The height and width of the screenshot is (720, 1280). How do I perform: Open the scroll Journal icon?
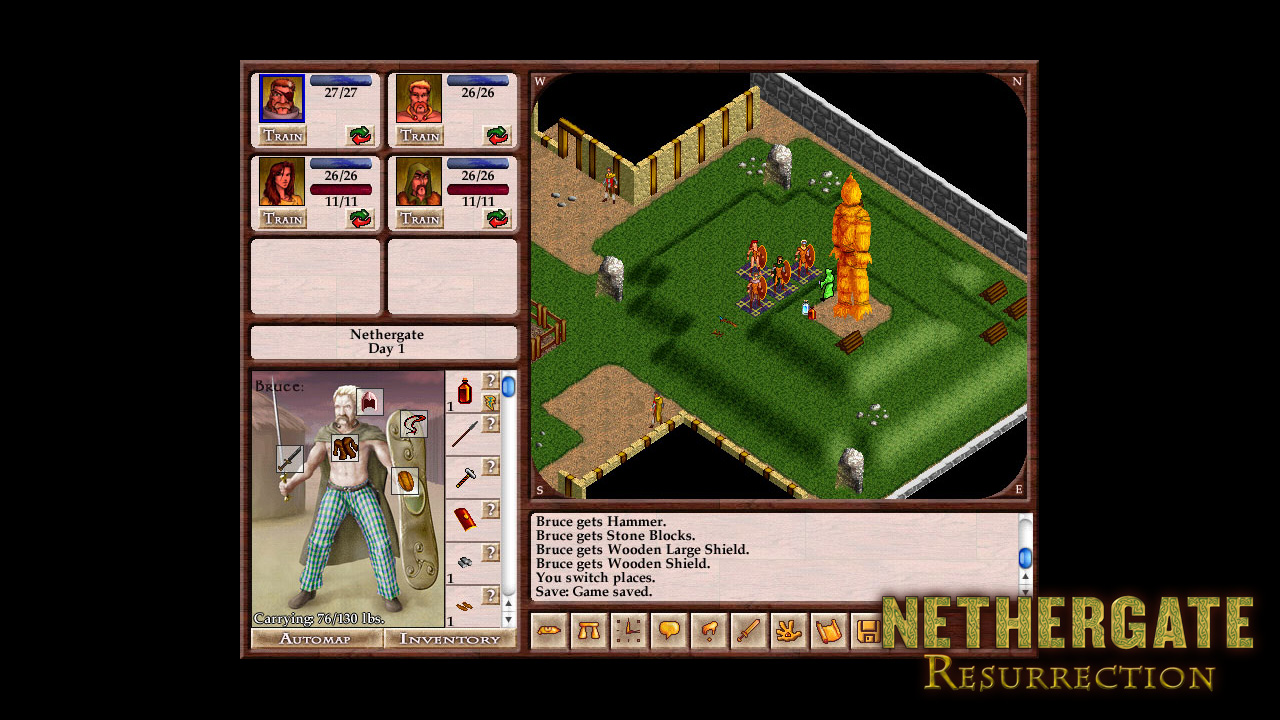point(827,630)
